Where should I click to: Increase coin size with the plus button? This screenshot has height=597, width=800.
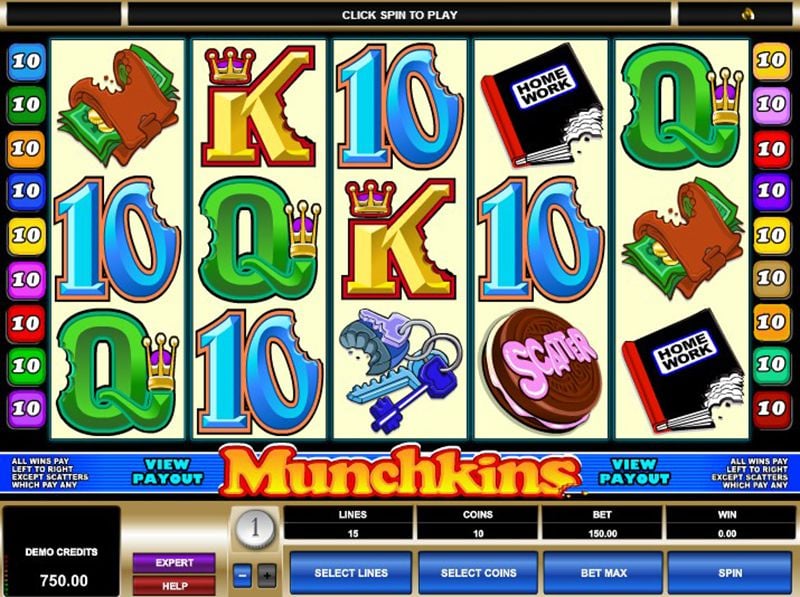click(266, 575)
